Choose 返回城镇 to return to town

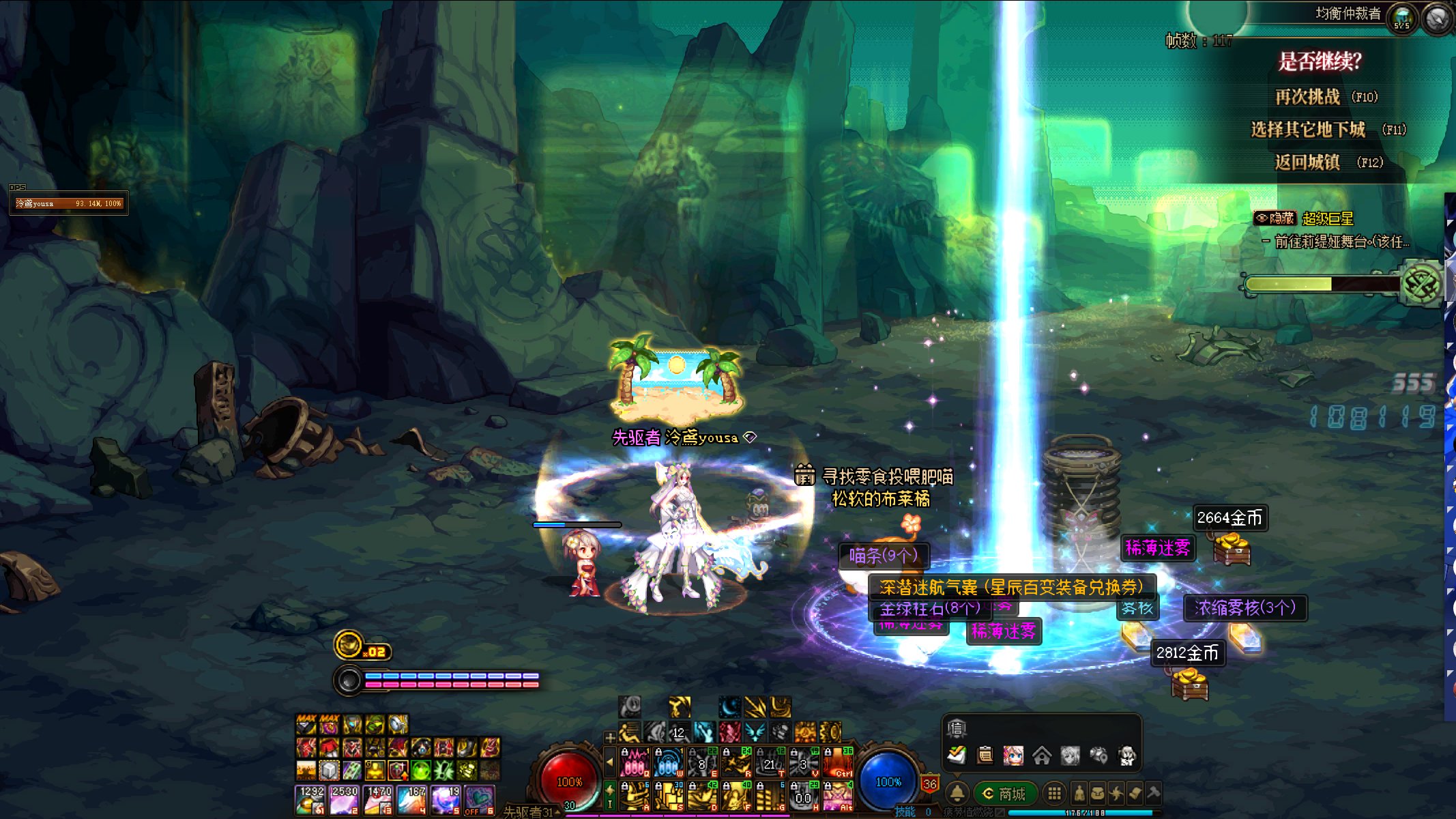tap(1307, 162)
